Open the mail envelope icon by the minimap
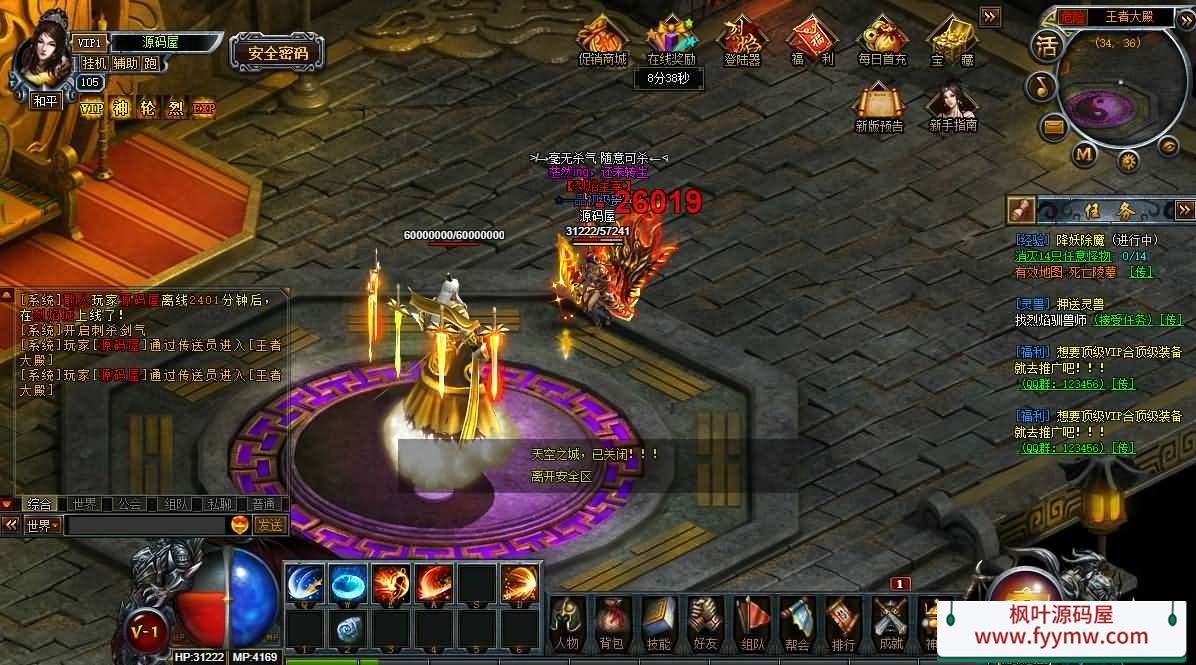The width and height of the screenshot is (1196, 665). point(1053,127)
